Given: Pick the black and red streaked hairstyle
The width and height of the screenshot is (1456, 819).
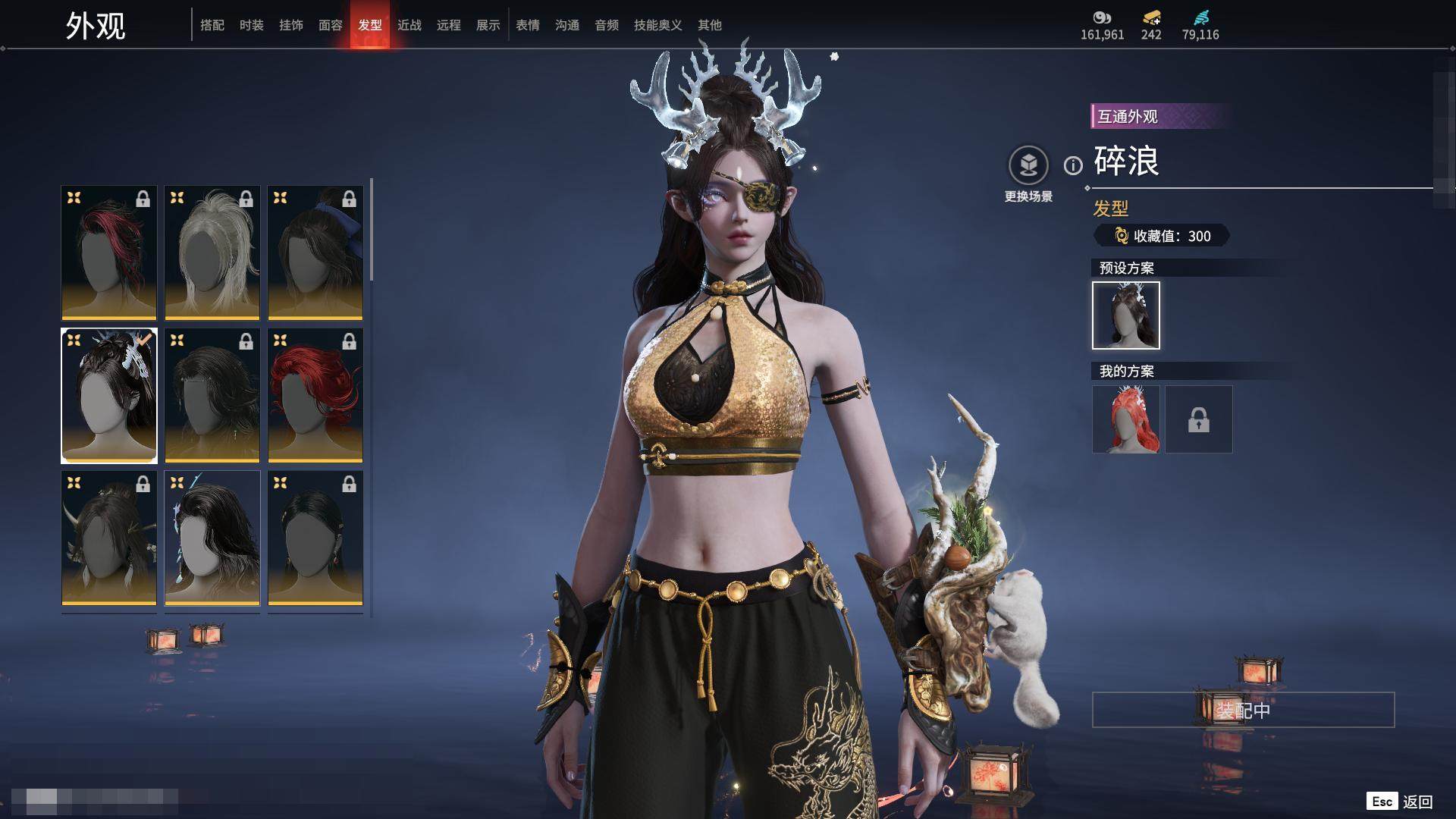Looking at the screenshot, I should [109, 253].
